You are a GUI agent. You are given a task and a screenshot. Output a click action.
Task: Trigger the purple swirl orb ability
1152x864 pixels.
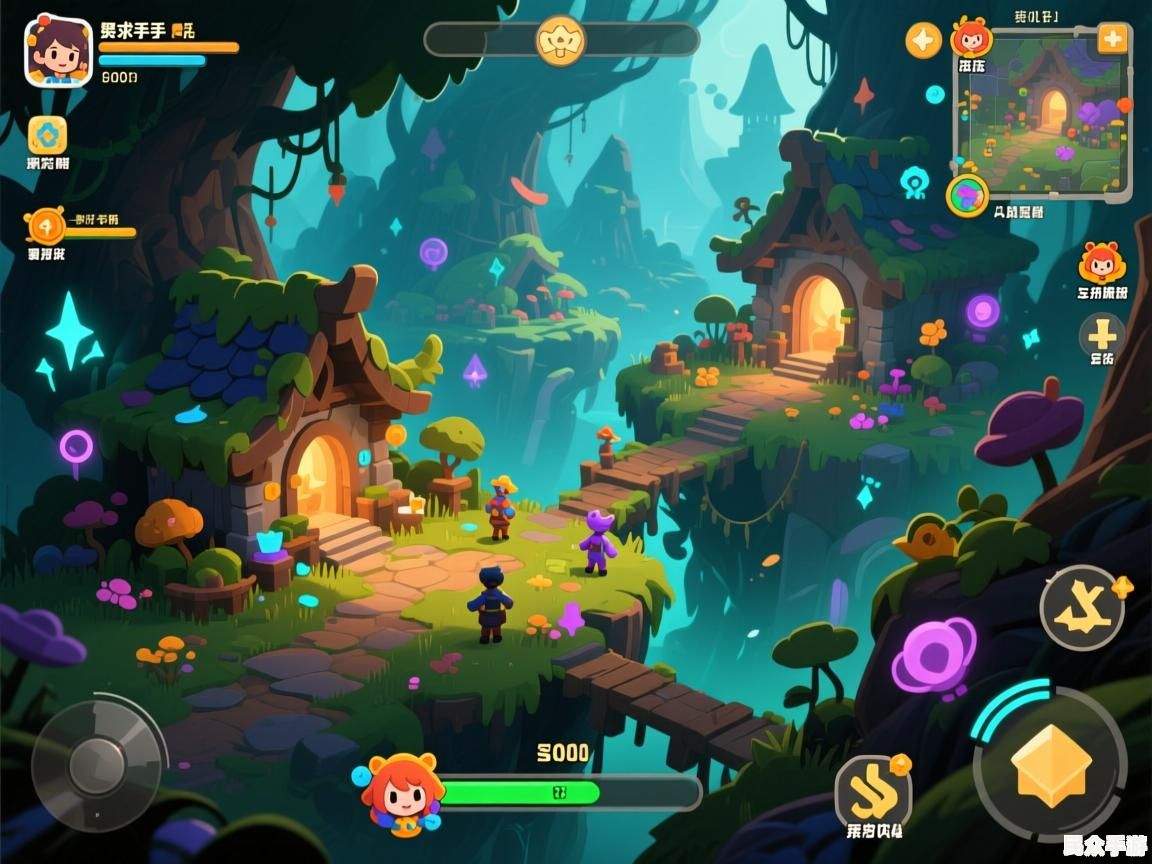932,656
